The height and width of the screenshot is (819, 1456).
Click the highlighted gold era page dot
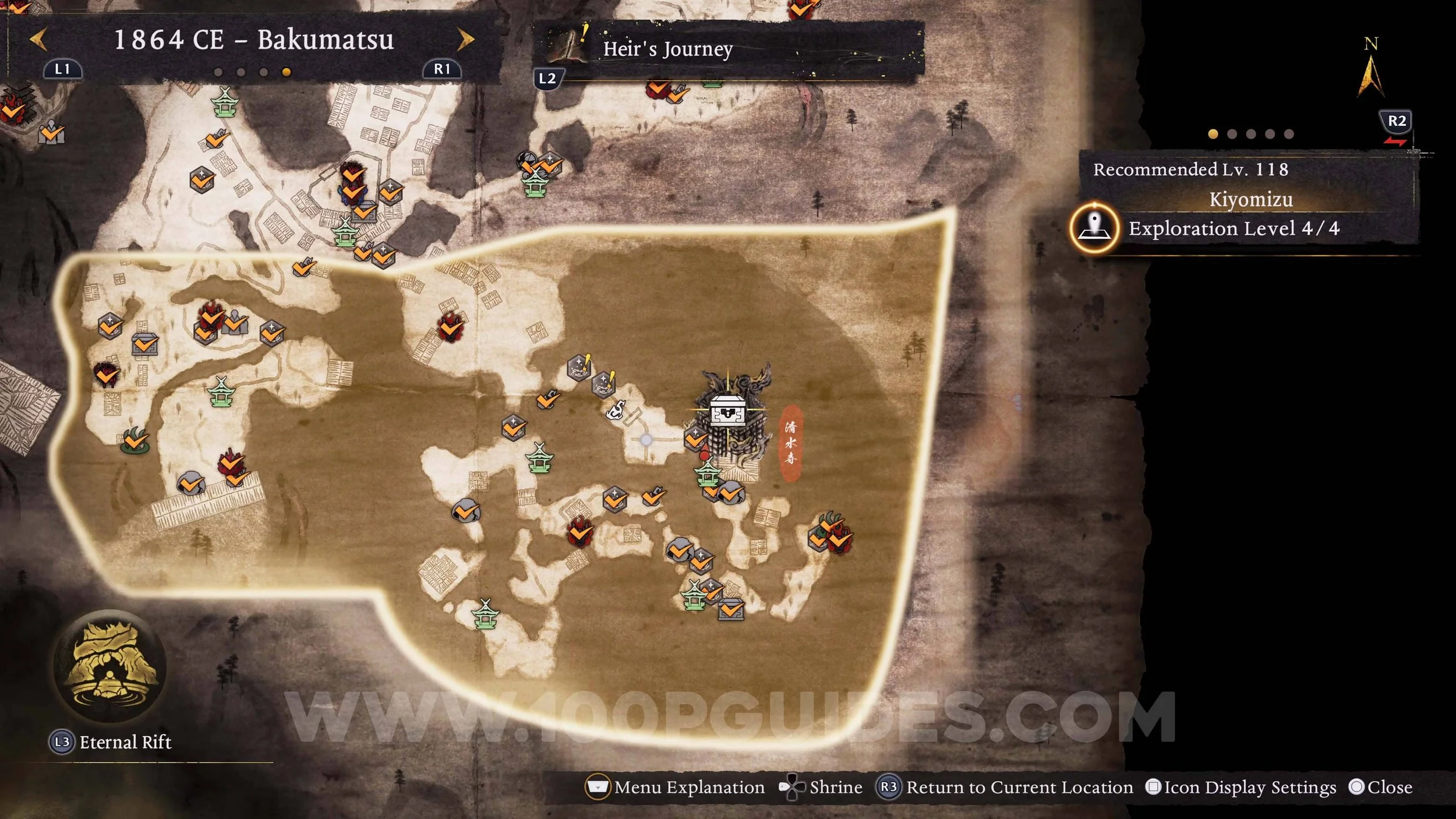click(x=286, y=72)
